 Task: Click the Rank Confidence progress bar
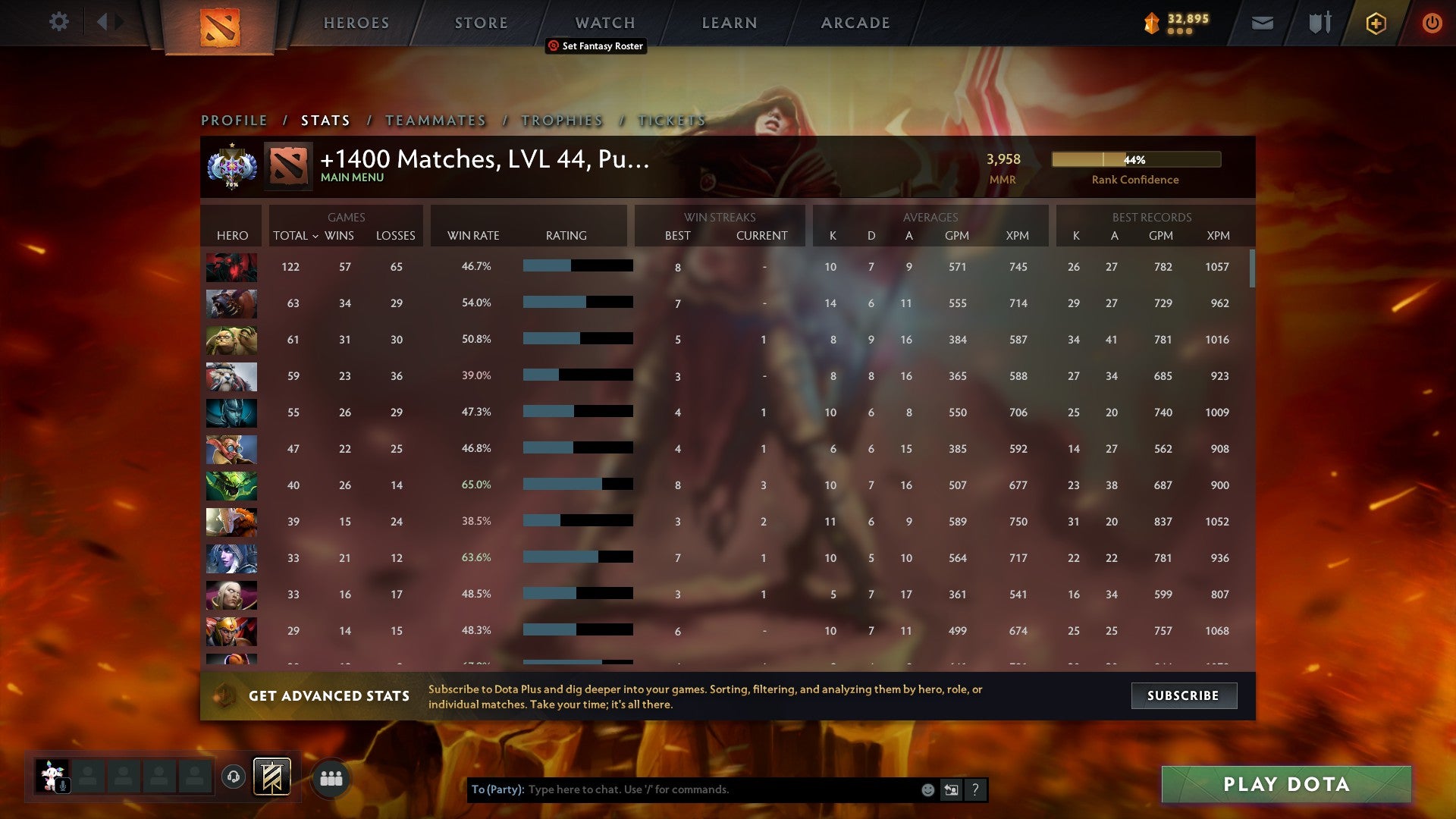pos(1134,159)
